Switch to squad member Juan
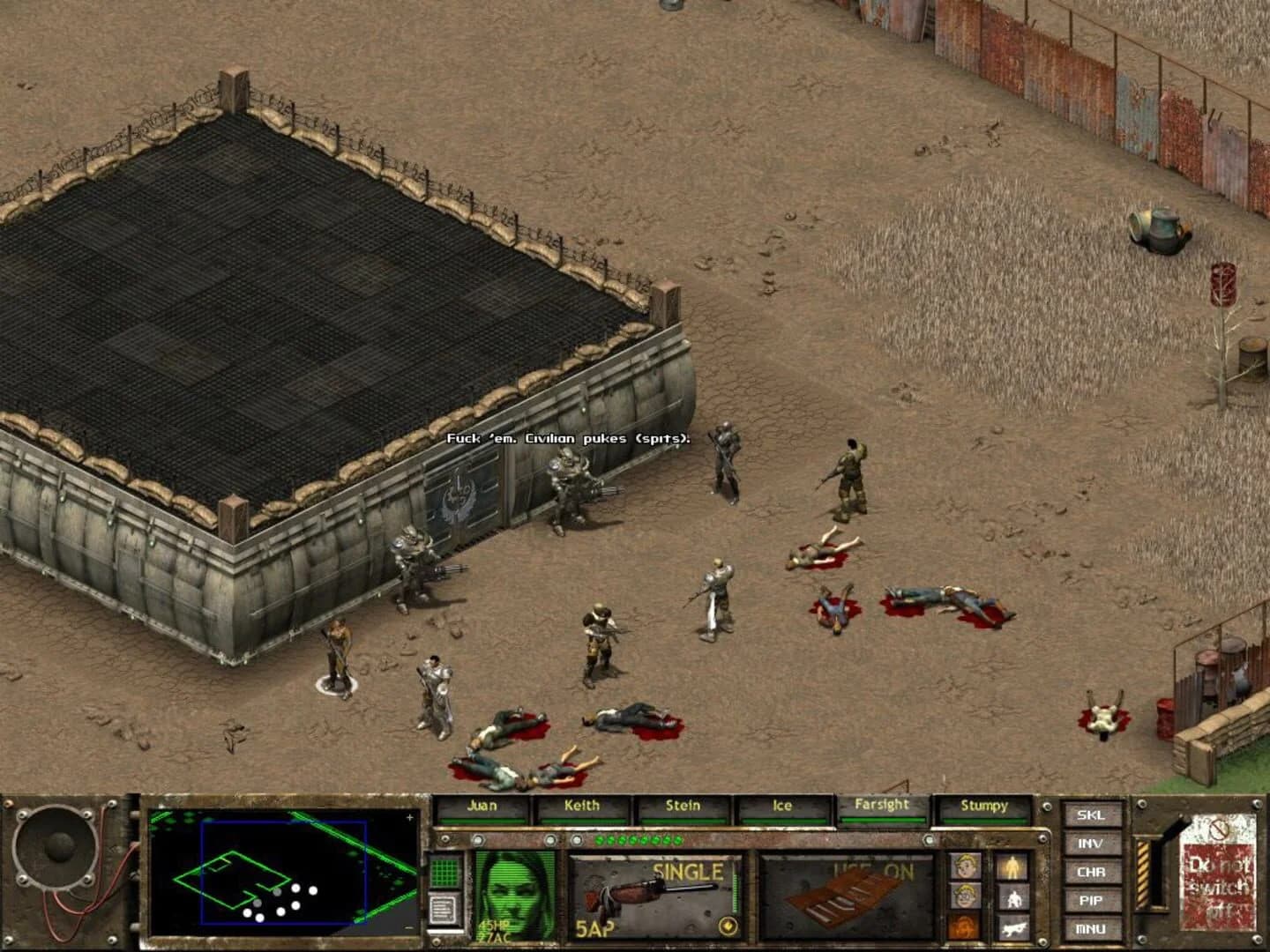This screenshot has height=952, width=1270. (481, 805)
